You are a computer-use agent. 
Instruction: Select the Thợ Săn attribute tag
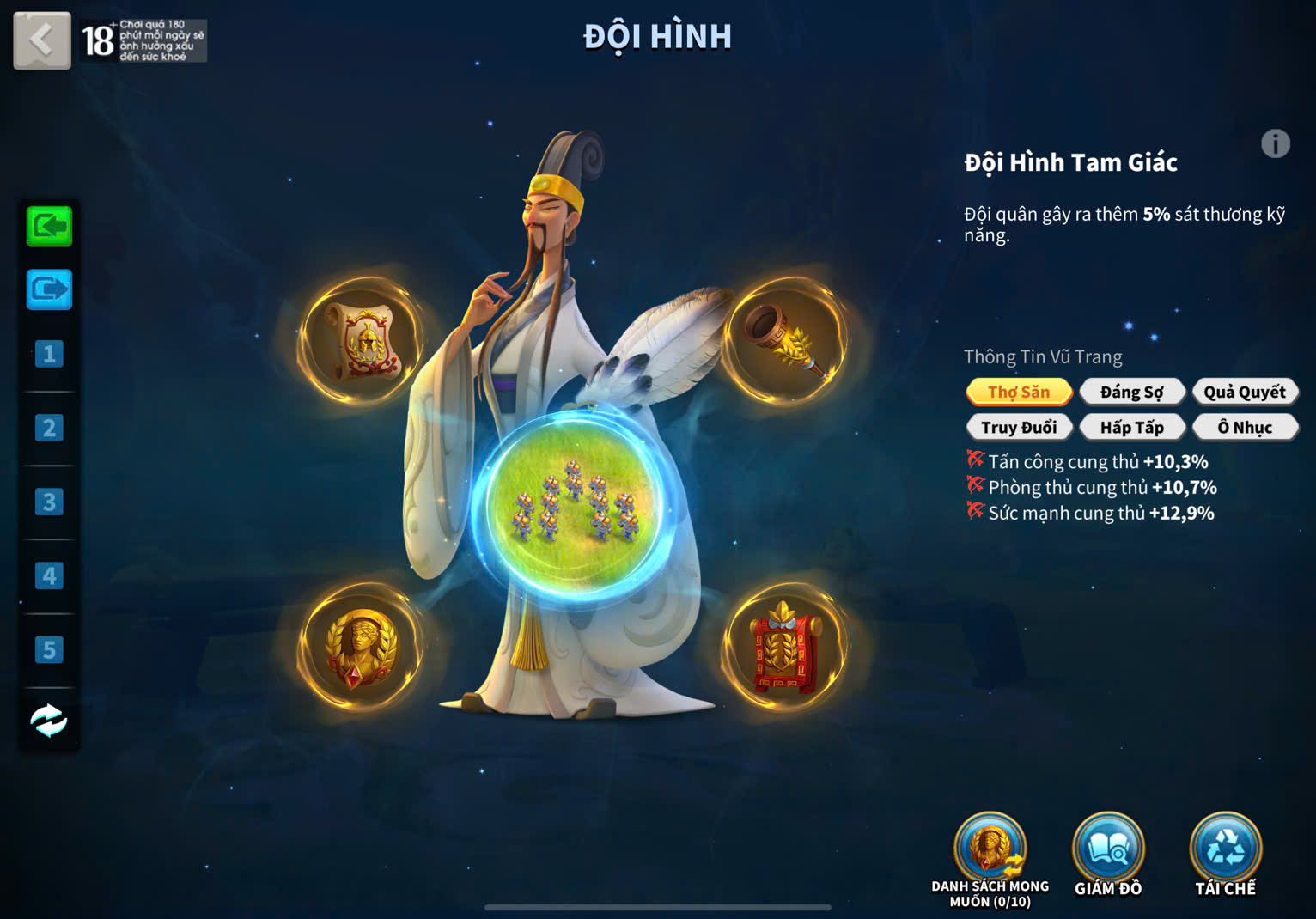pyautogui.click(x=1019, y=392)
